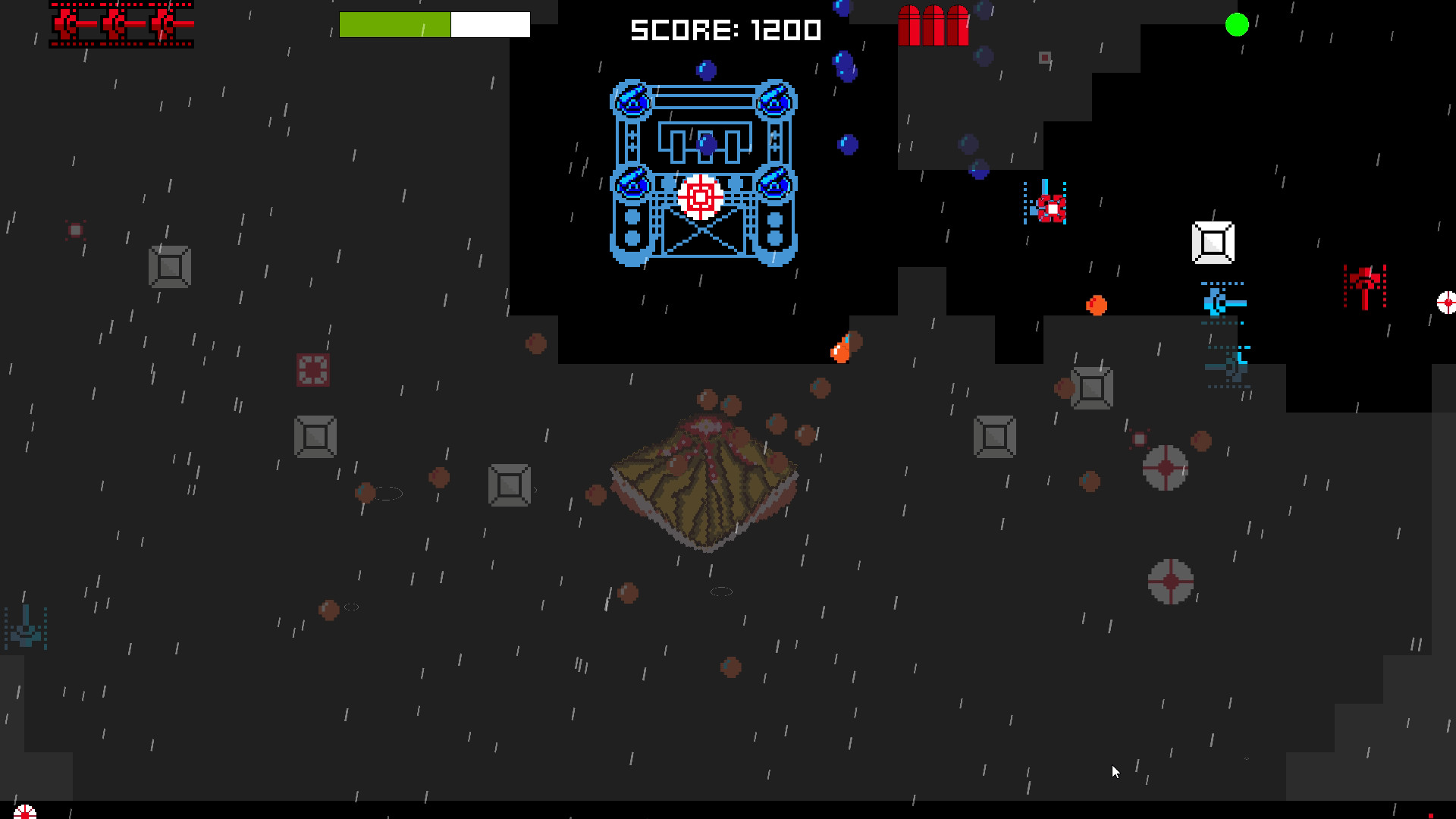Click the green health bar

pos(394,24)
